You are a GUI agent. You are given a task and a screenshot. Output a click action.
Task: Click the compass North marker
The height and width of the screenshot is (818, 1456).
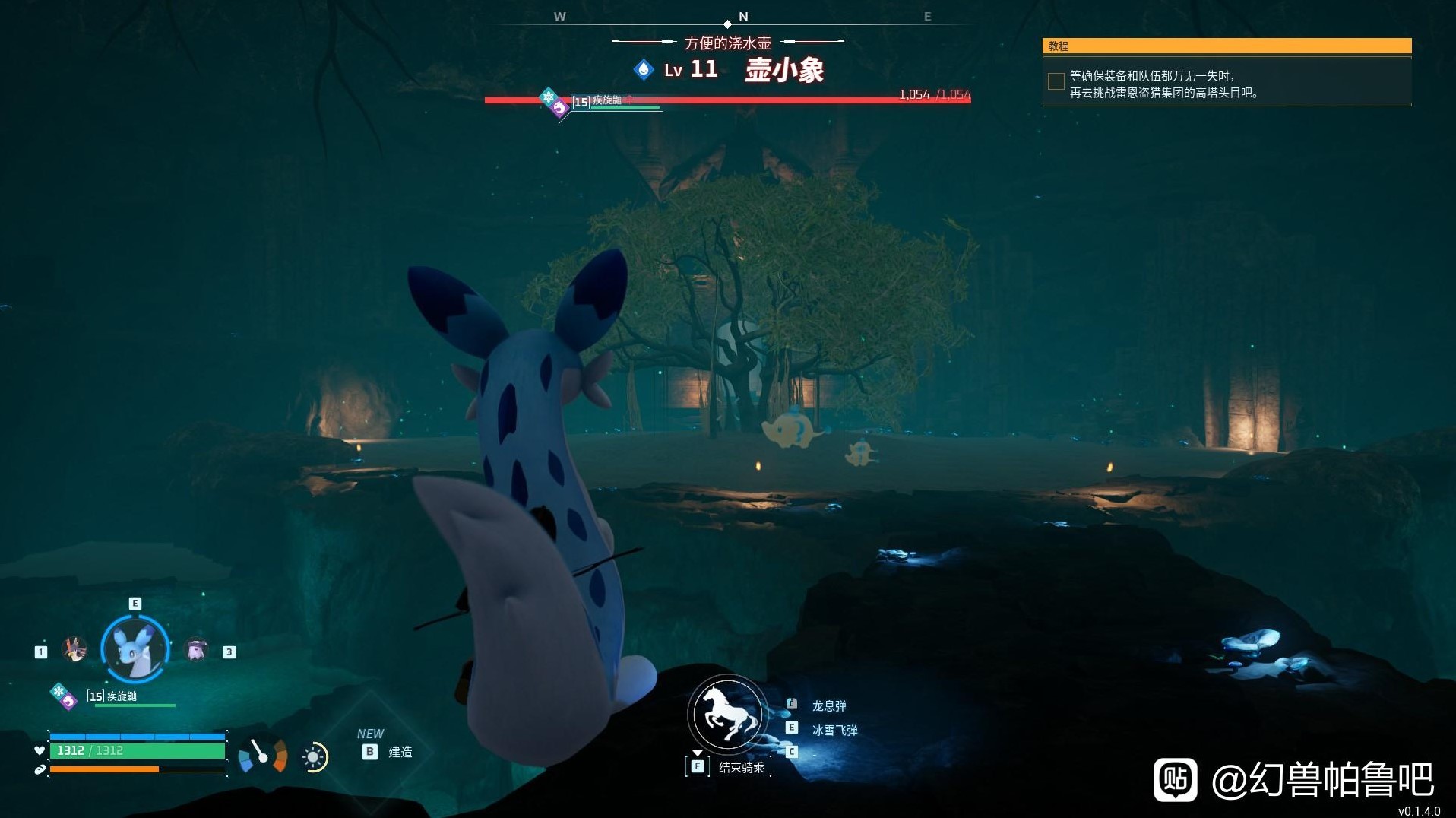click(x=743, y=16)
